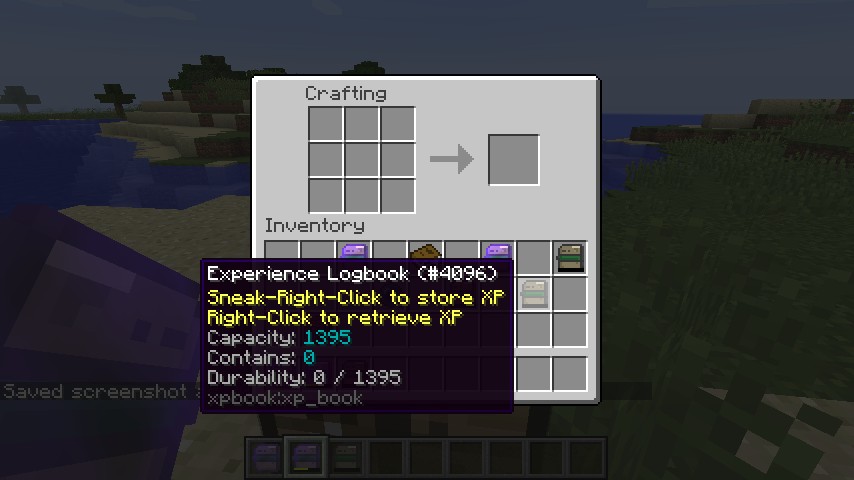
Task: Click the empty crafting result slot
Action: click(x=514, y=160)
